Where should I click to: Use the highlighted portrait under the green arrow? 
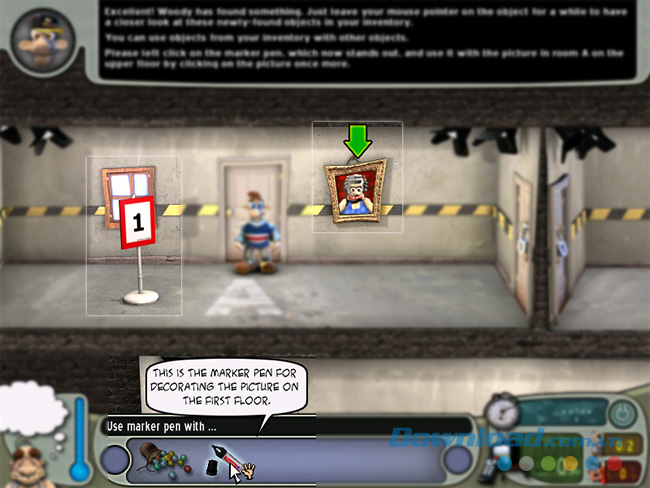pyautogui.click(x=357, y=191)
